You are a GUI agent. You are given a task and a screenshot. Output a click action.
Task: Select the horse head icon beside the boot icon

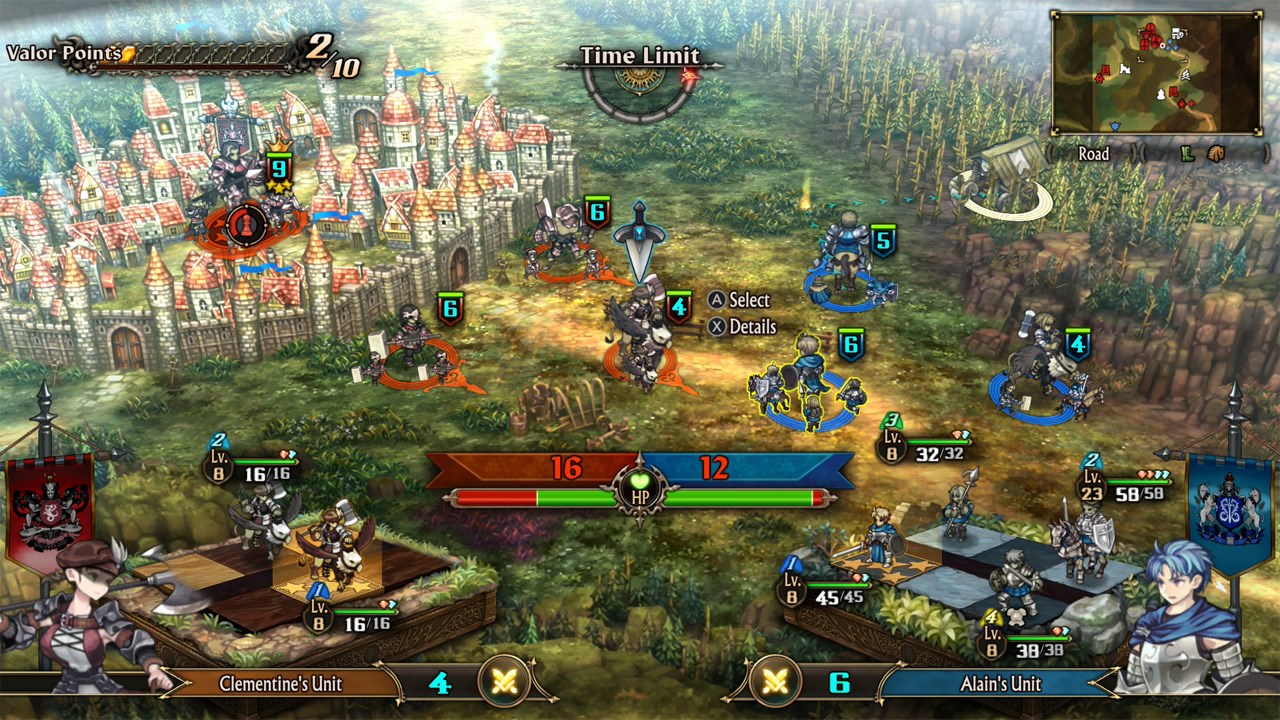[x=1214, y=153]
